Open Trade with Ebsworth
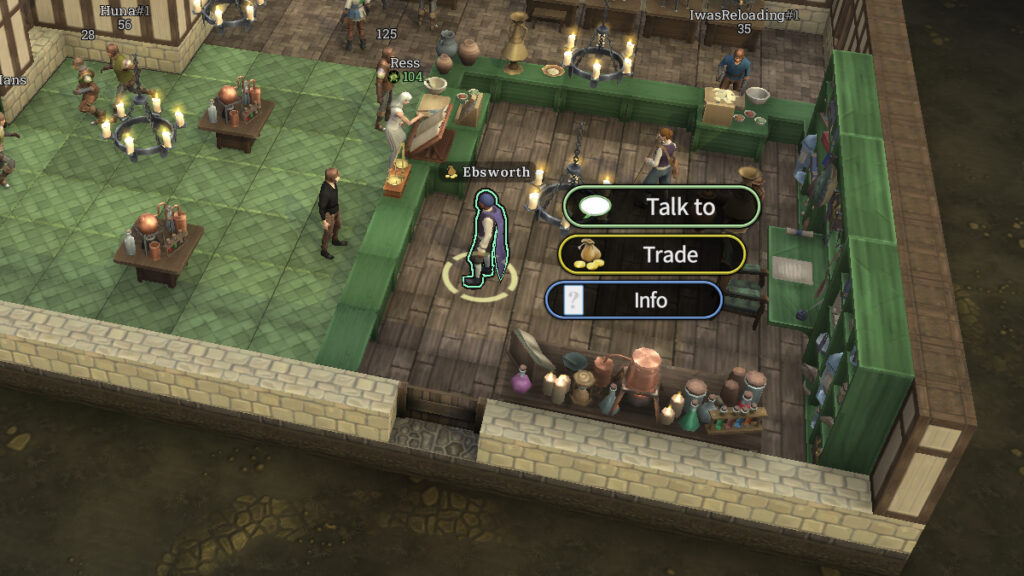Viewport: 1024px width, 576px height. 652,254
